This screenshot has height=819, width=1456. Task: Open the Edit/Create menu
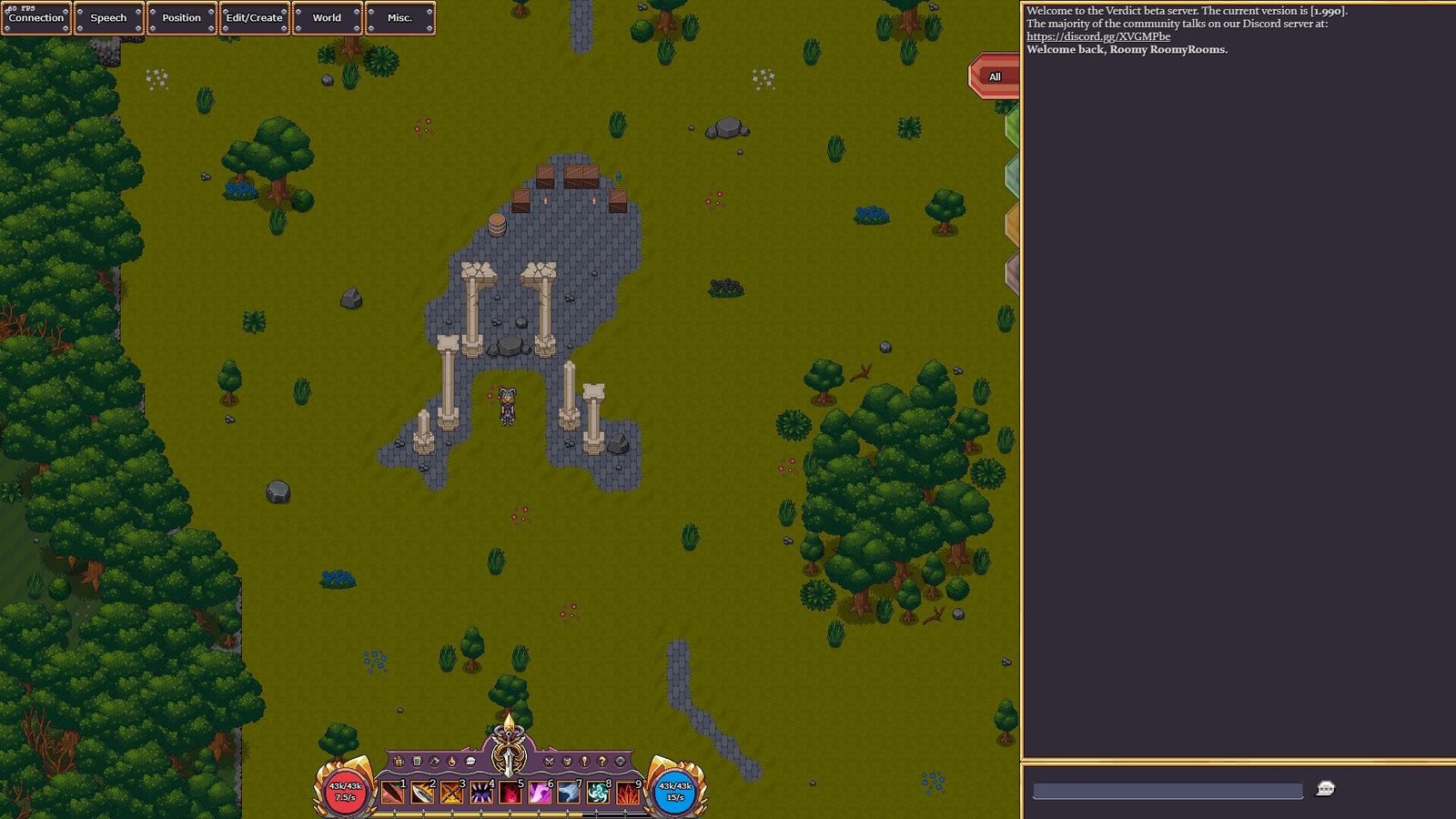(x=254, y=18)
